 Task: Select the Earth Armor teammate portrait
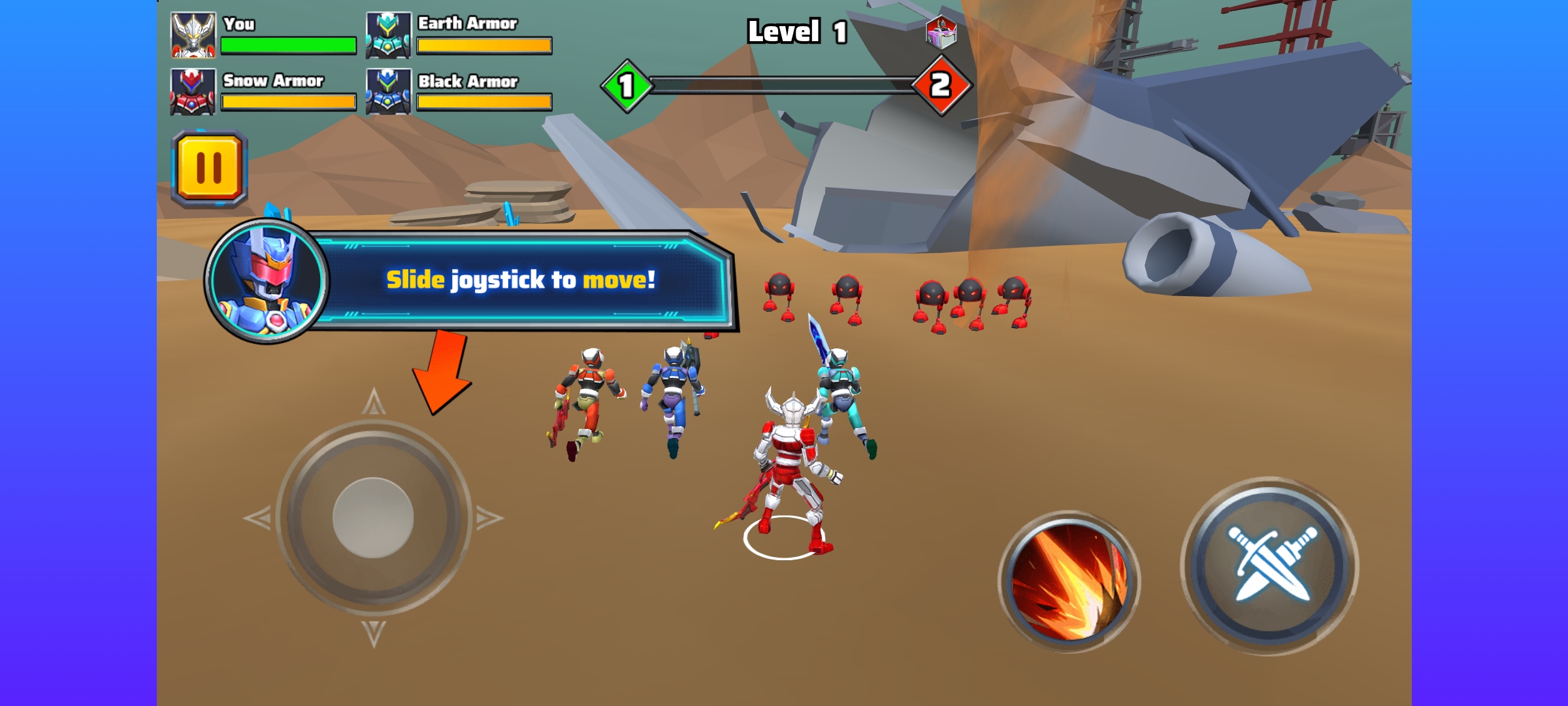[x=388, y=35]
